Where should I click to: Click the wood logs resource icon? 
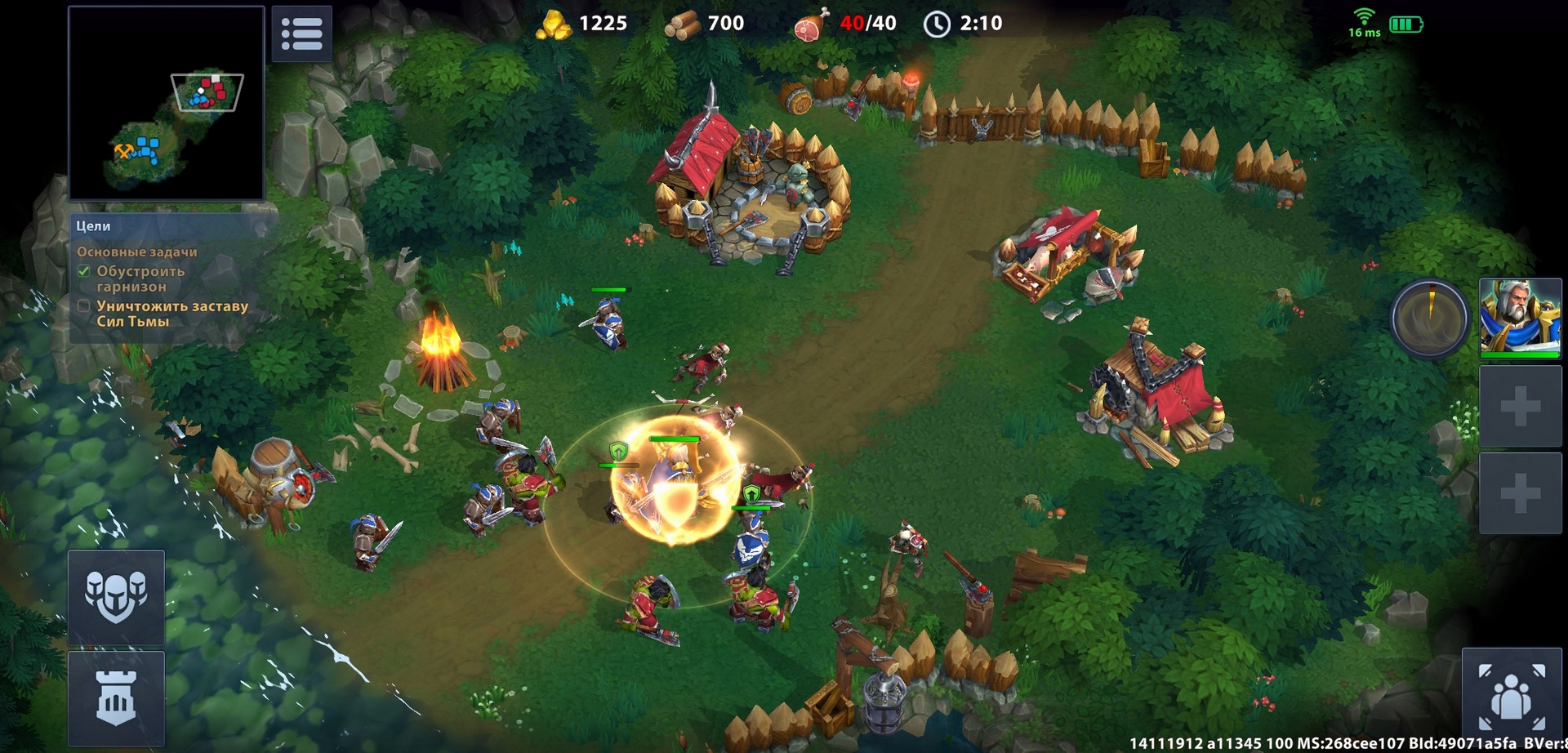pos(682,23)
